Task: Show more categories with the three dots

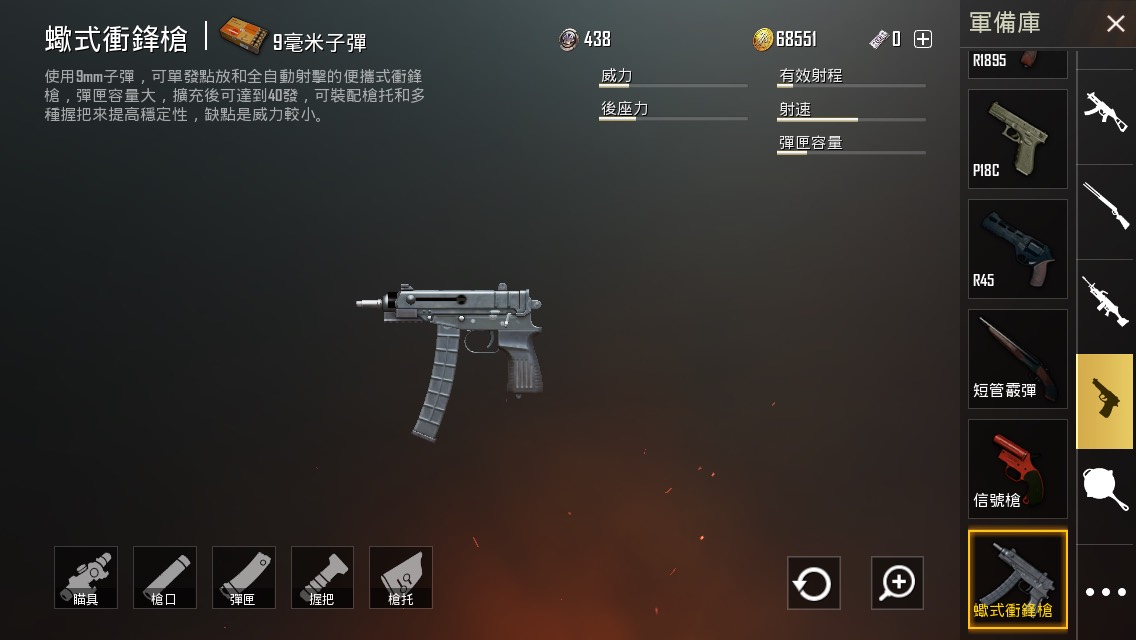Action: [x=1105, y=592]
